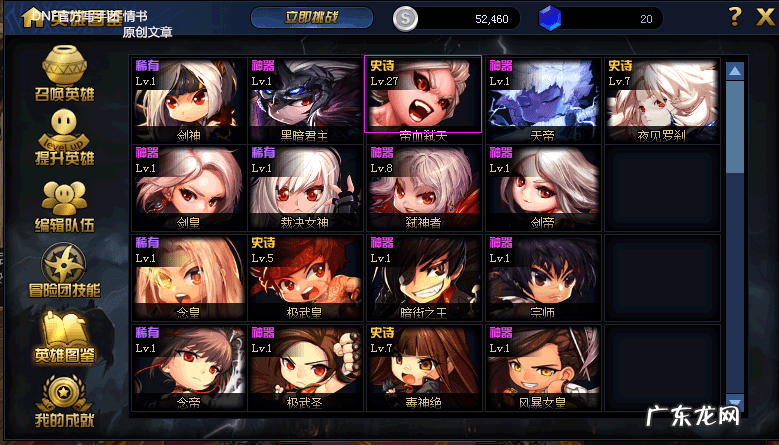This screenshot has height=445, width=779.
Task: Select the 夜见罗刹 hero card
Action: (660, 96)
